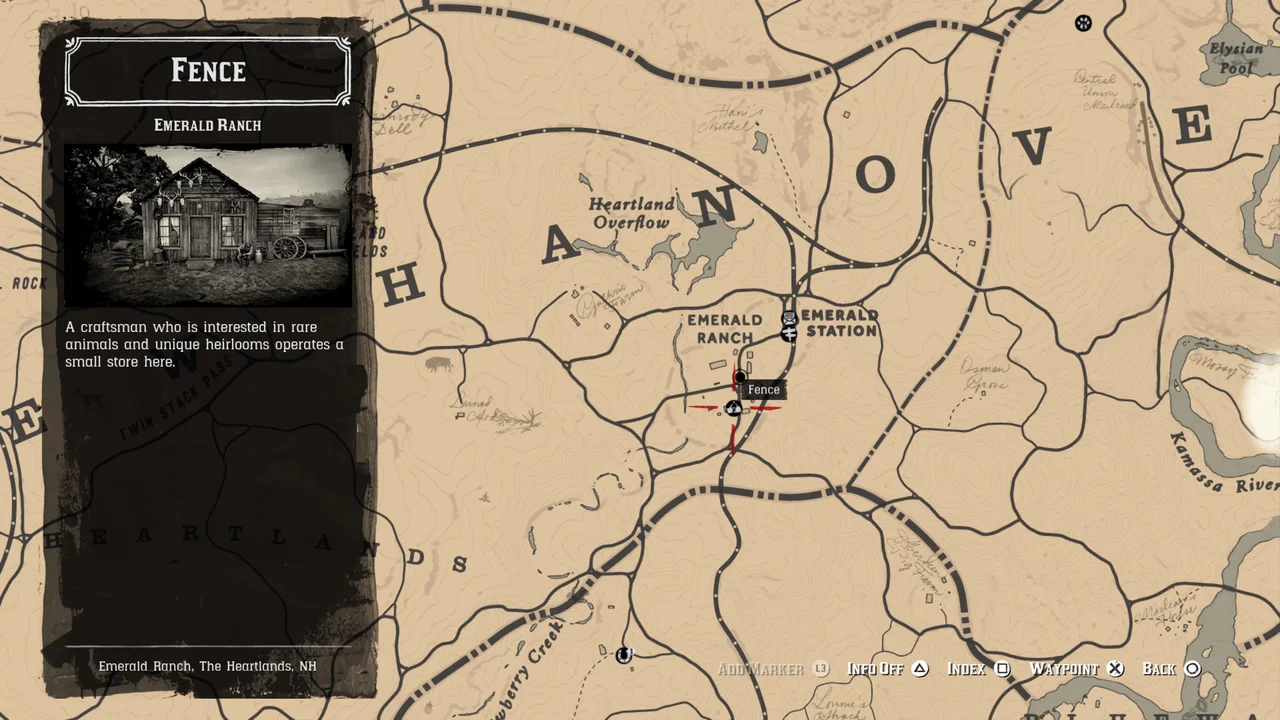Click the X icon beside Waypoint
Viewport: 1280px width, 720px height.
click(x=1115, y=668)
